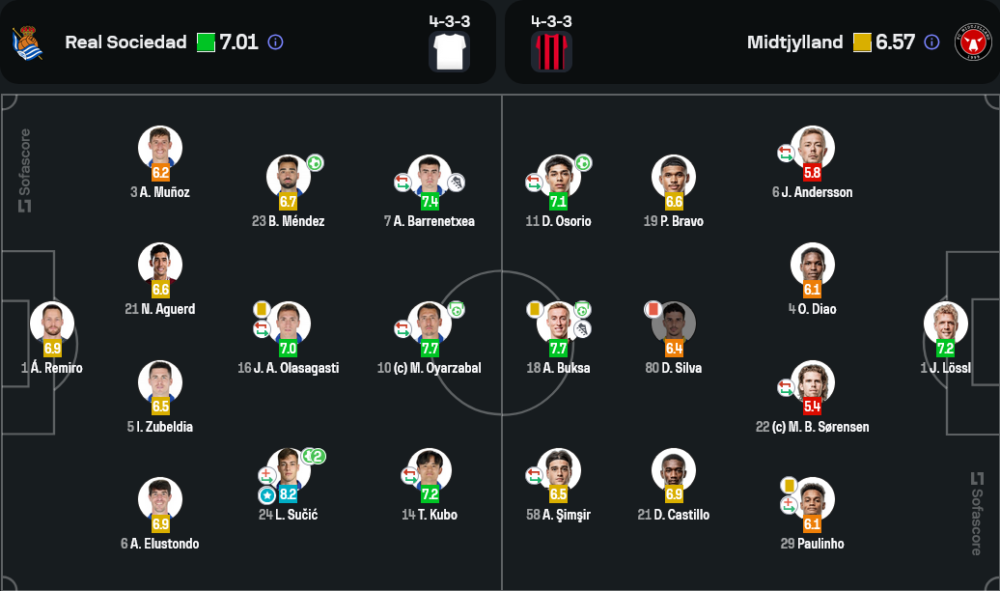View N. Aguerd's player stats
Image resolution: width=1000 pixels, height=591 pixels.
tap(160, 264)
